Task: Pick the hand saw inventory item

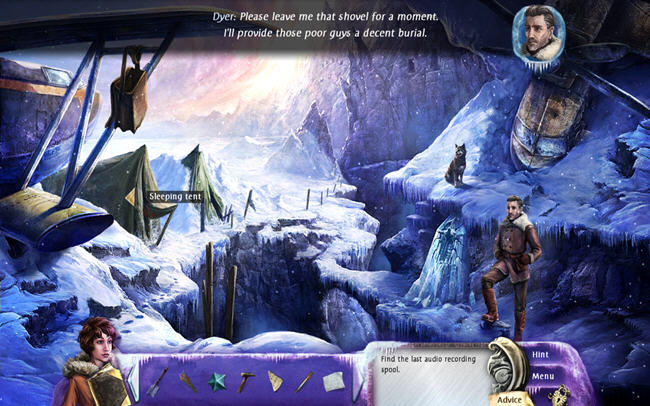Action: point(188,381)
